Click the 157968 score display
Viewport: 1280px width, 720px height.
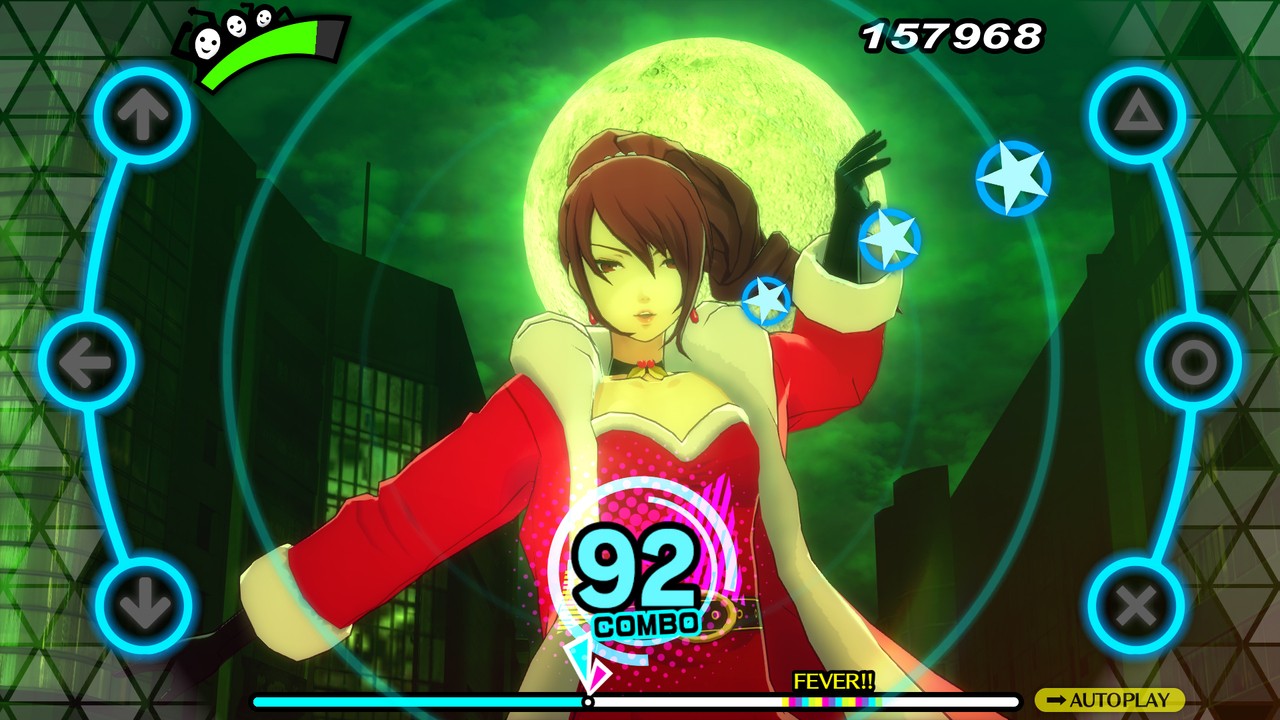coord(950,33)
